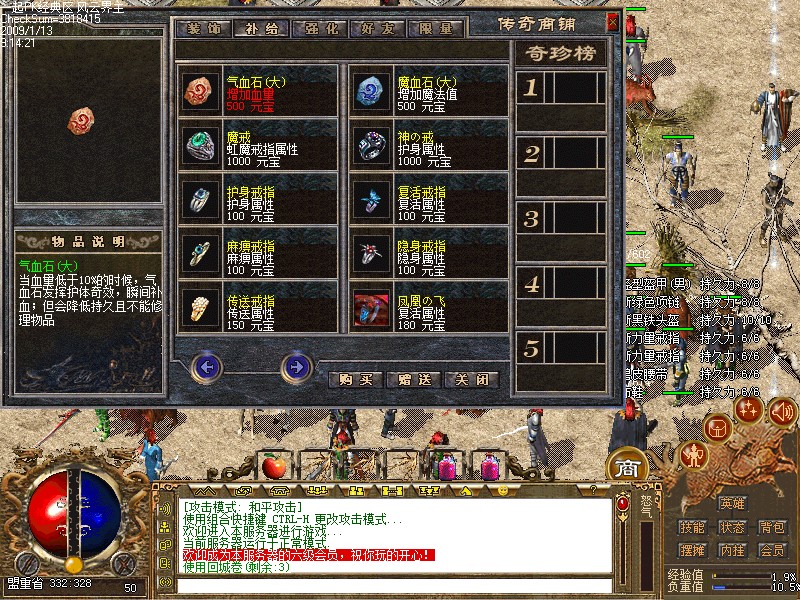Click the 购买 buy button
The width and height of the screenshot is (800, 600).
point(356,380)
